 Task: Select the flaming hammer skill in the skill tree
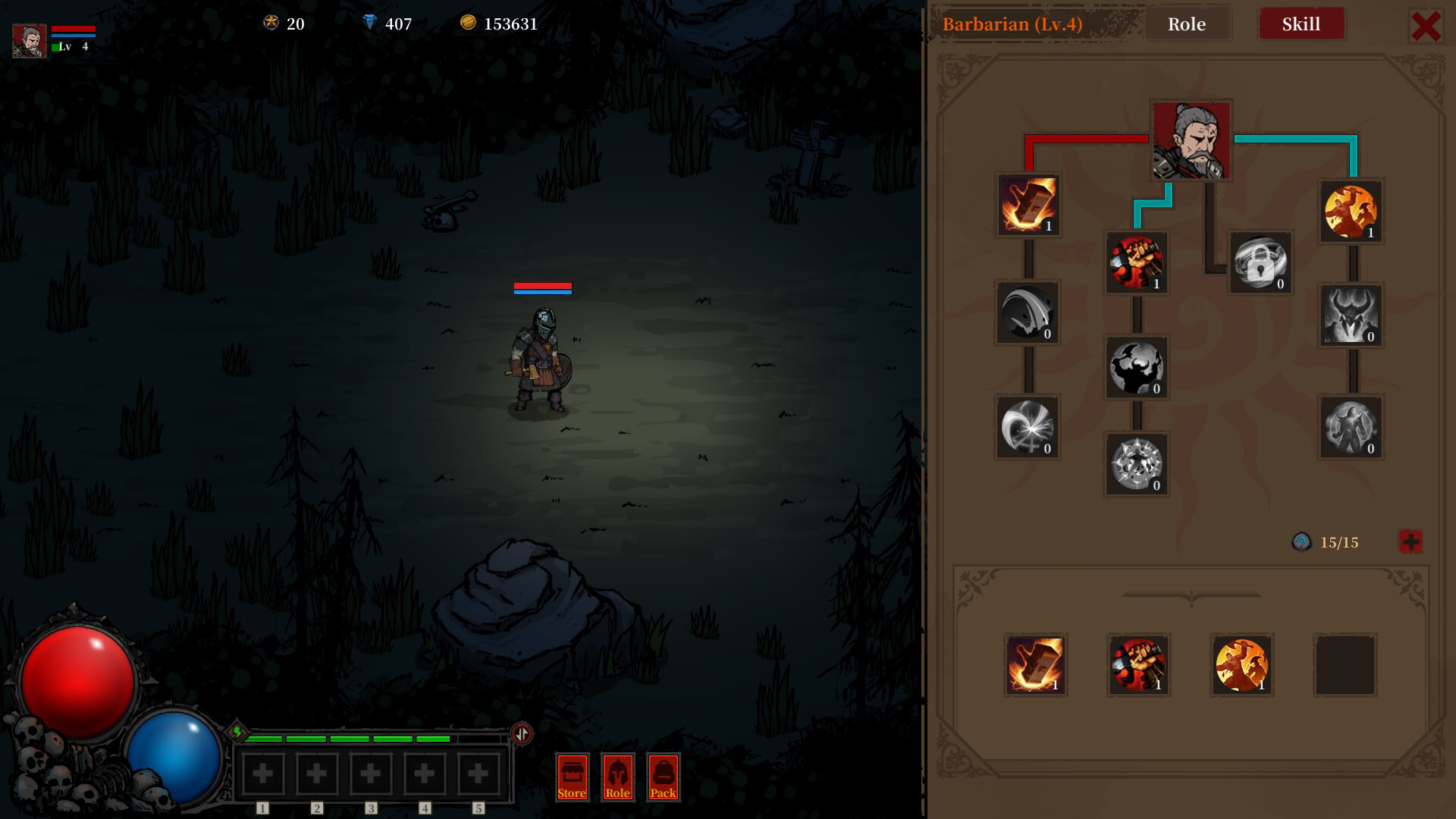(1028, 205)
